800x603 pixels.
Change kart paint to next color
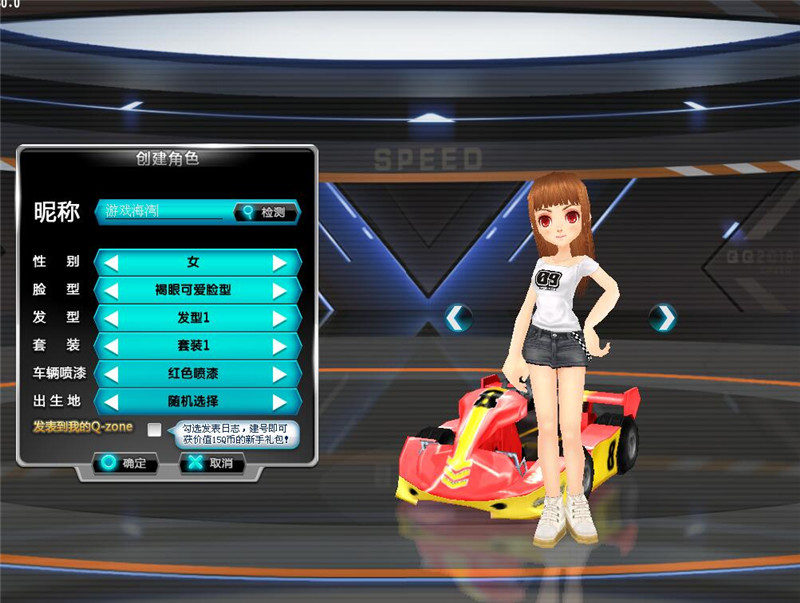click(x=281, y=374)
